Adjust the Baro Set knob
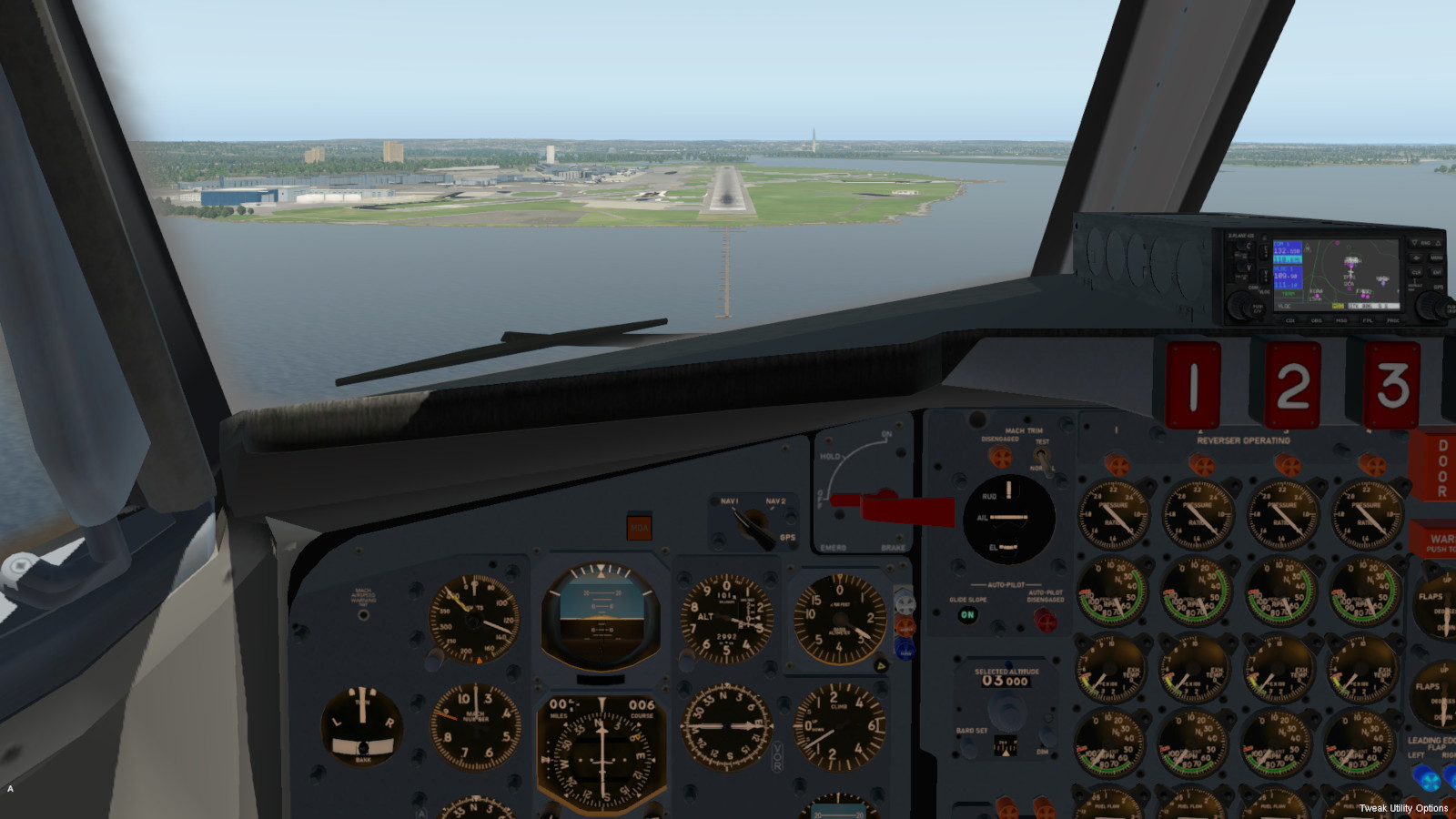Viewport: 1456px width, 819px height. pyautogui.click(x=970, y=747)
